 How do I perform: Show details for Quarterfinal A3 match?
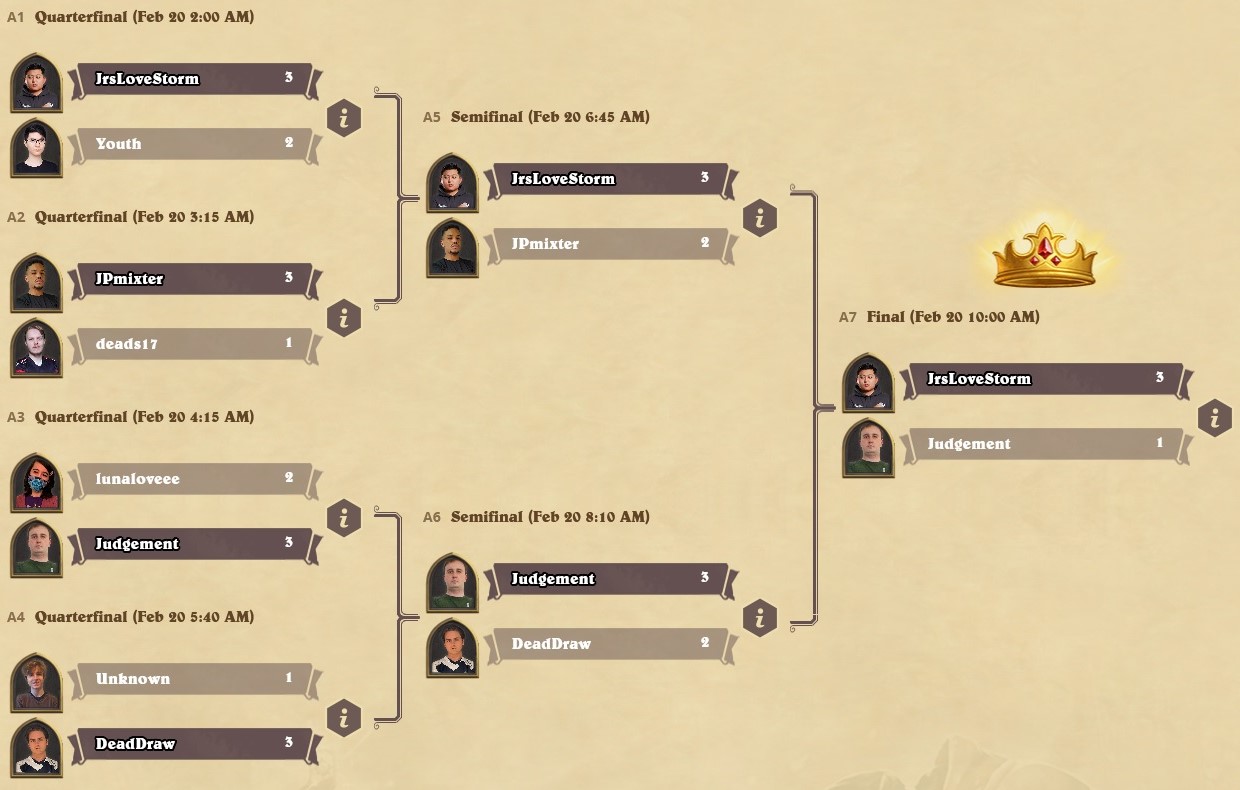(344, 519)
